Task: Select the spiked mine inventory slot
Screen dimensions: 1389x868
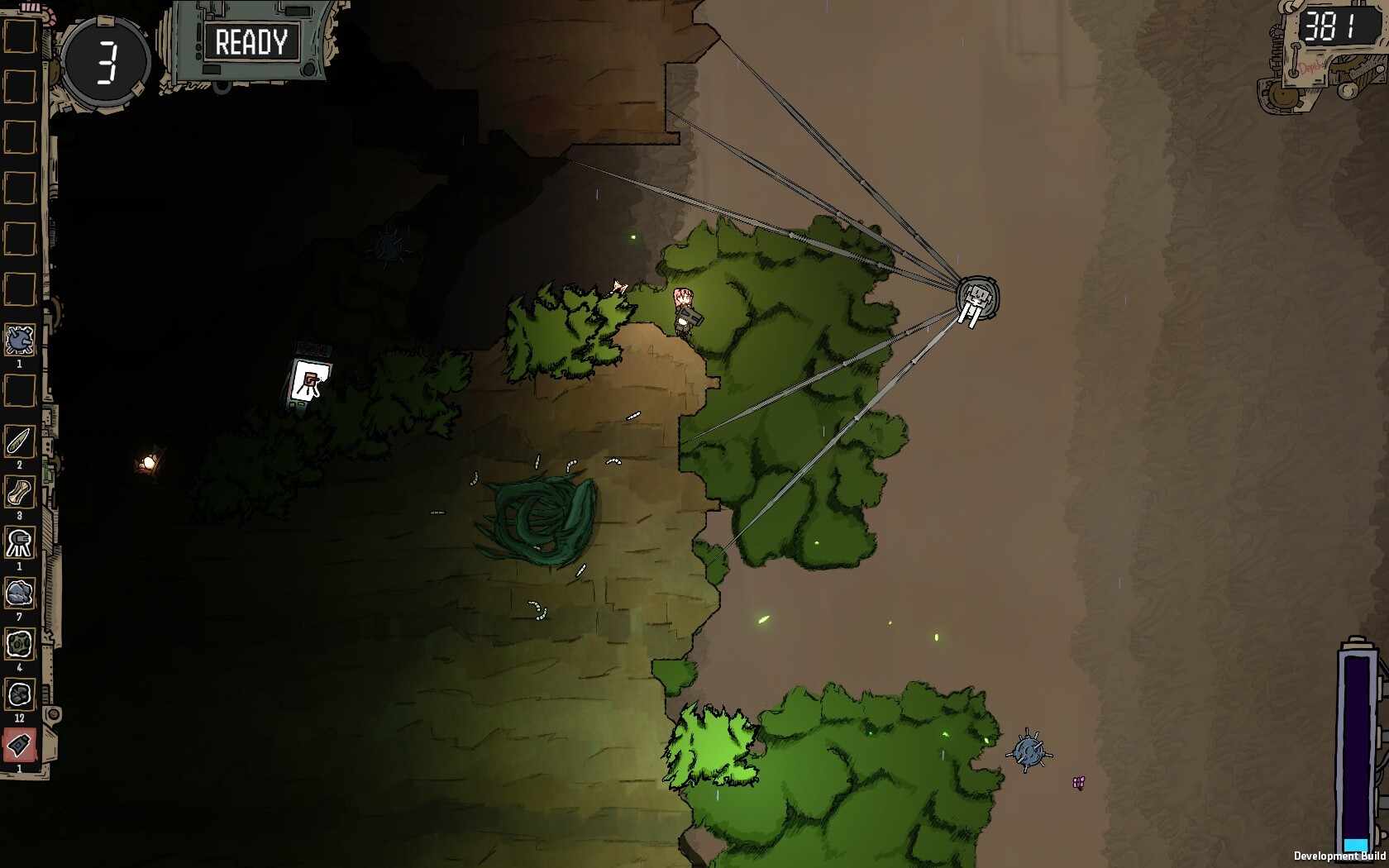Action: tap(20, 340)
